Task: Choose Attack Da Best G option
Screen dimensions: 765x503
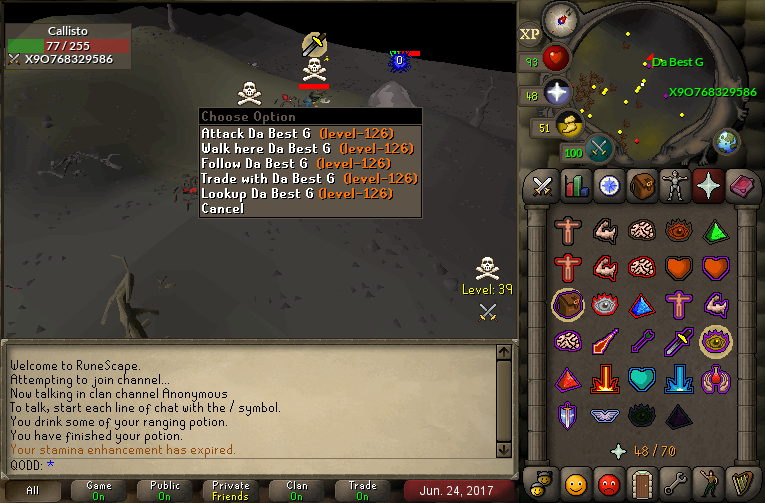Action: pos(297,133)
